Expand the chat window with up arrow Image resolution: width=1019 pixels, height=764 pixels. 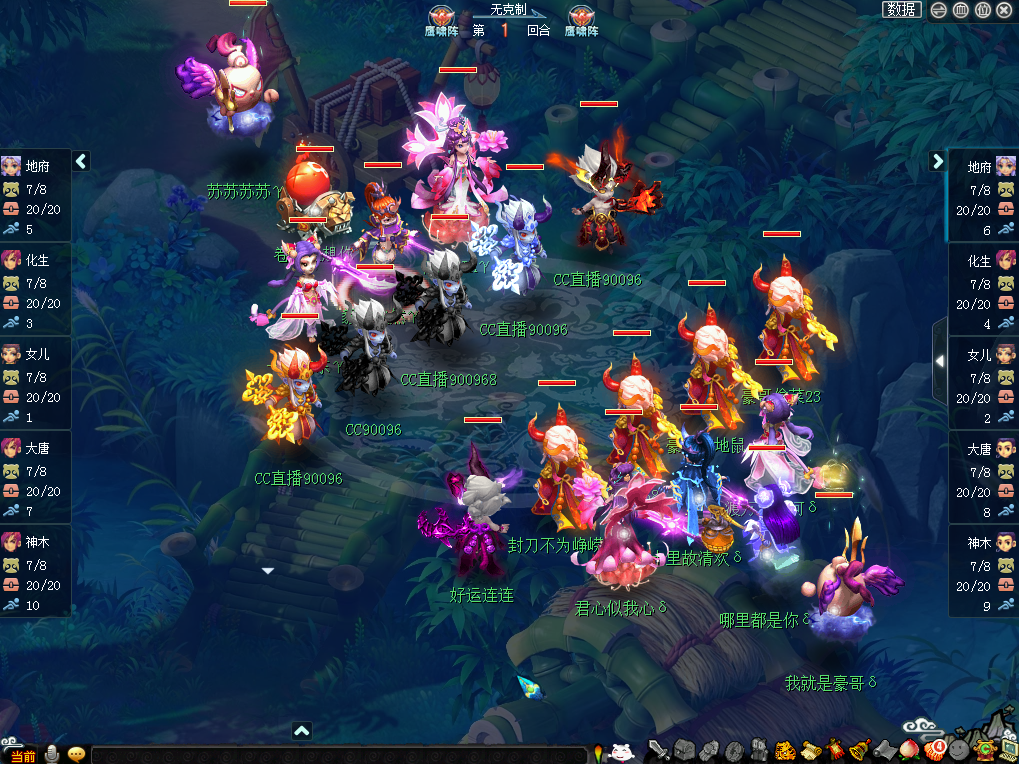[302, 731]
